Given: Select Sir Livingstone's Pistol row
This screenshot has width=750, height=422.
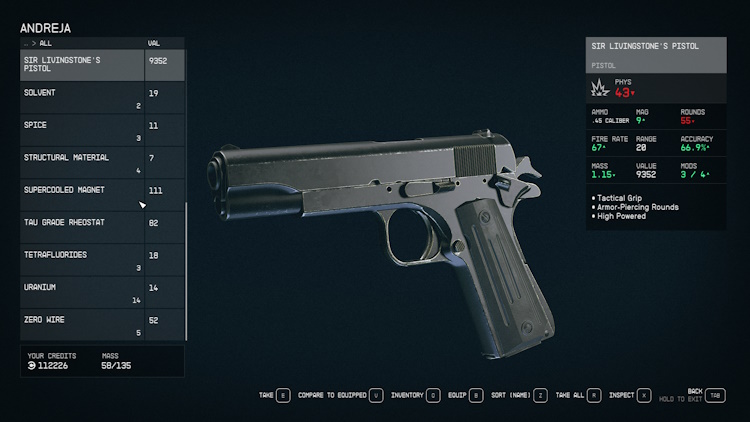Looking at the screenshot, I should point(84,65).
